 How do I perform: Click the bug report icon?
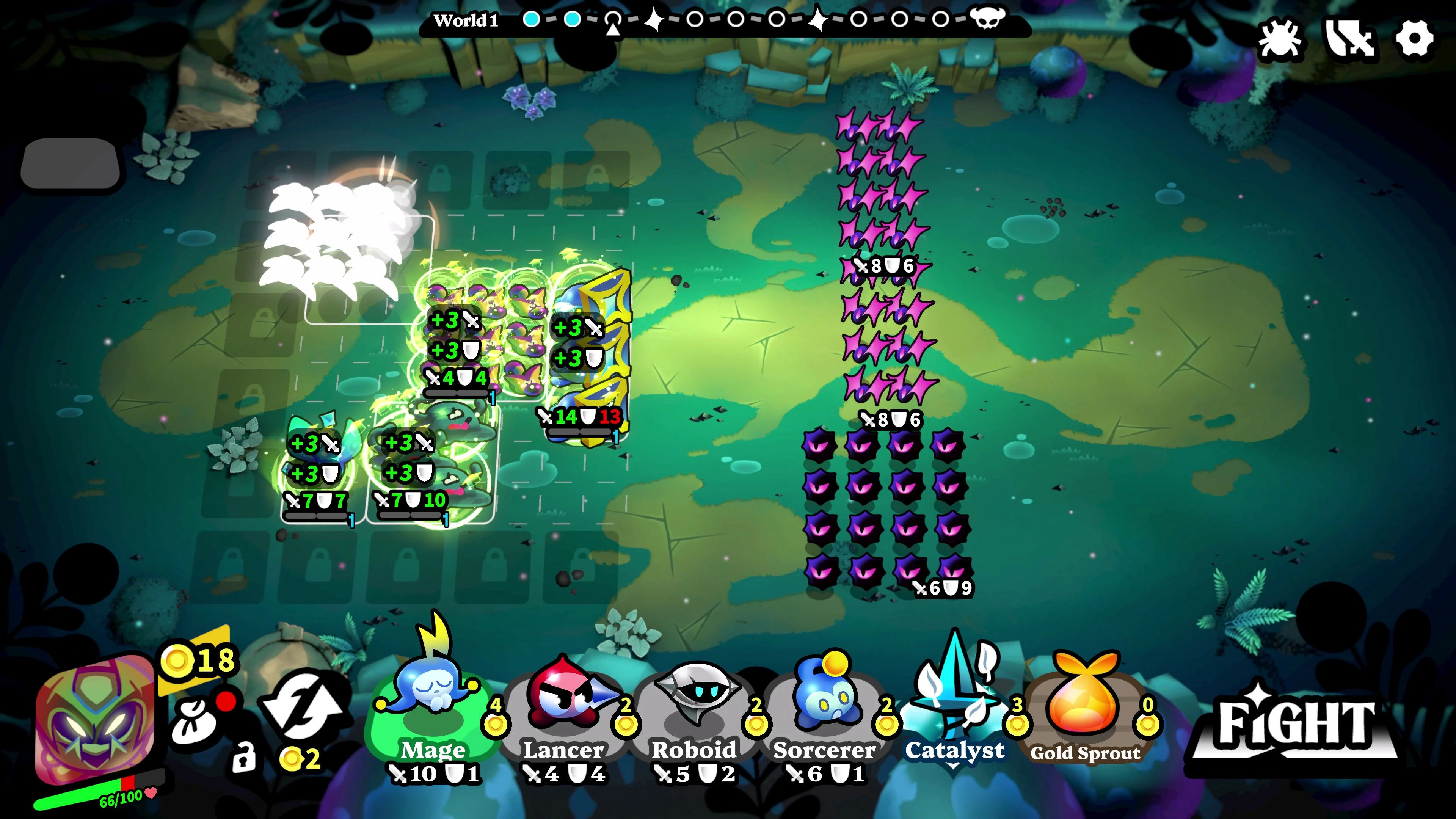(x=1280, y=39)
